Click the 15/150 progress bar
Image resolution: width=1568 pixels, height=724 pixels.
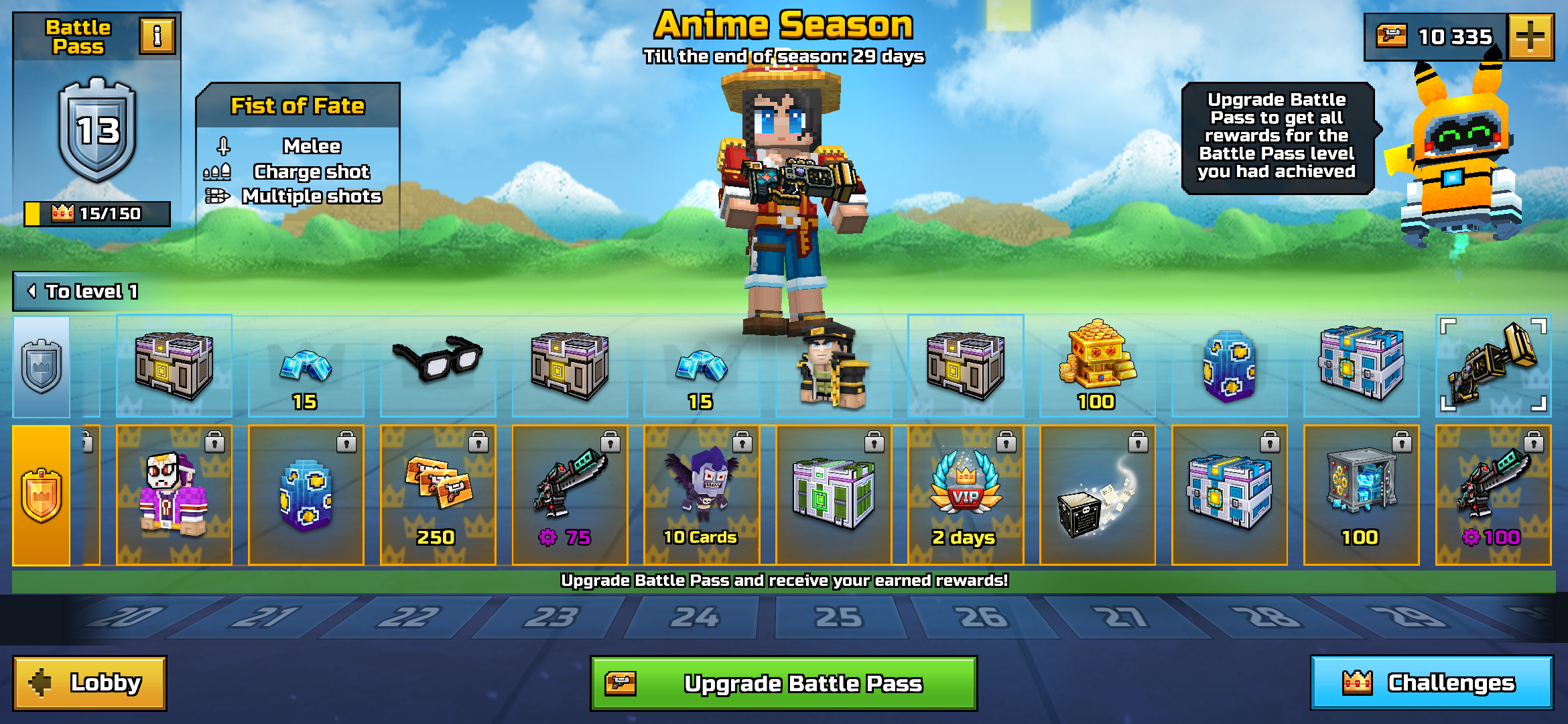point(96,215)
